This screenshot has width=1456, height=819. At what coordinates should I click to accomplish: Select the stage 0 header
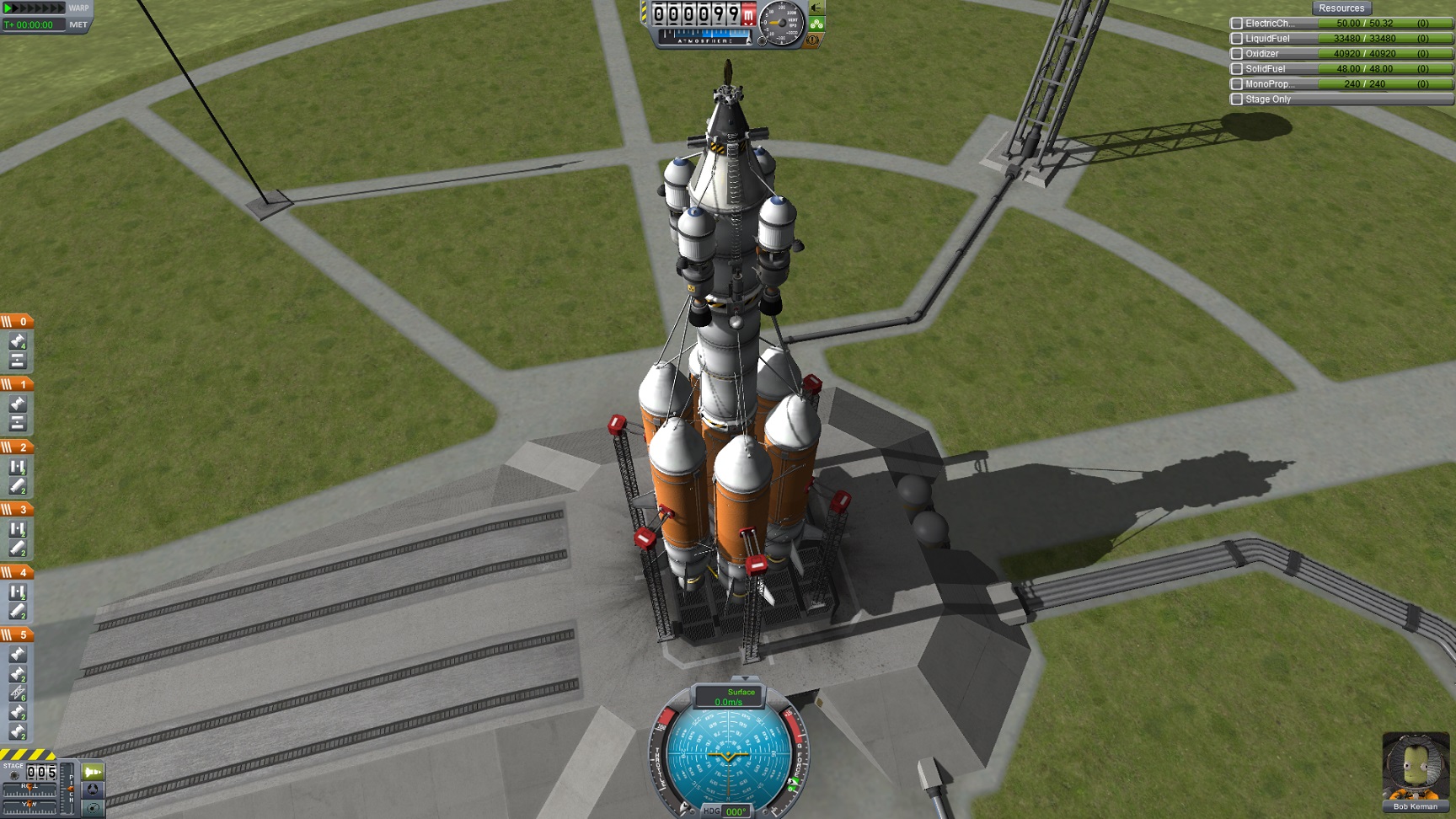coord(17,321)
